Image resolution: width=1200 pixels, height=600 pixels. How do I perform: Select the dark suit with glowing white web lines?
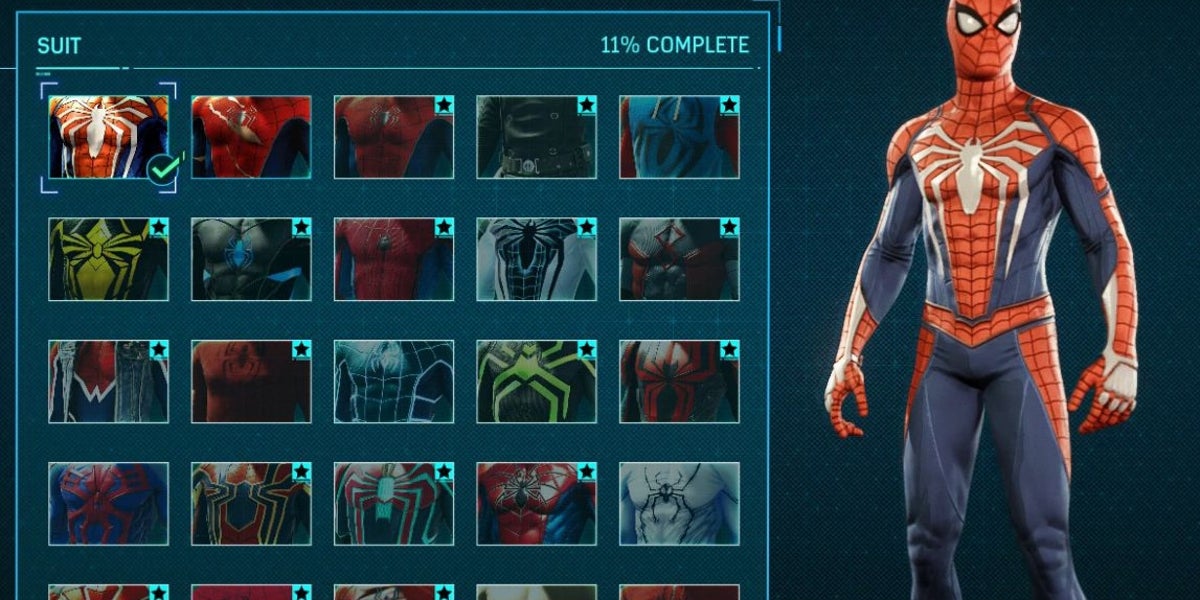pyautogui.click(x=393, y=381)
